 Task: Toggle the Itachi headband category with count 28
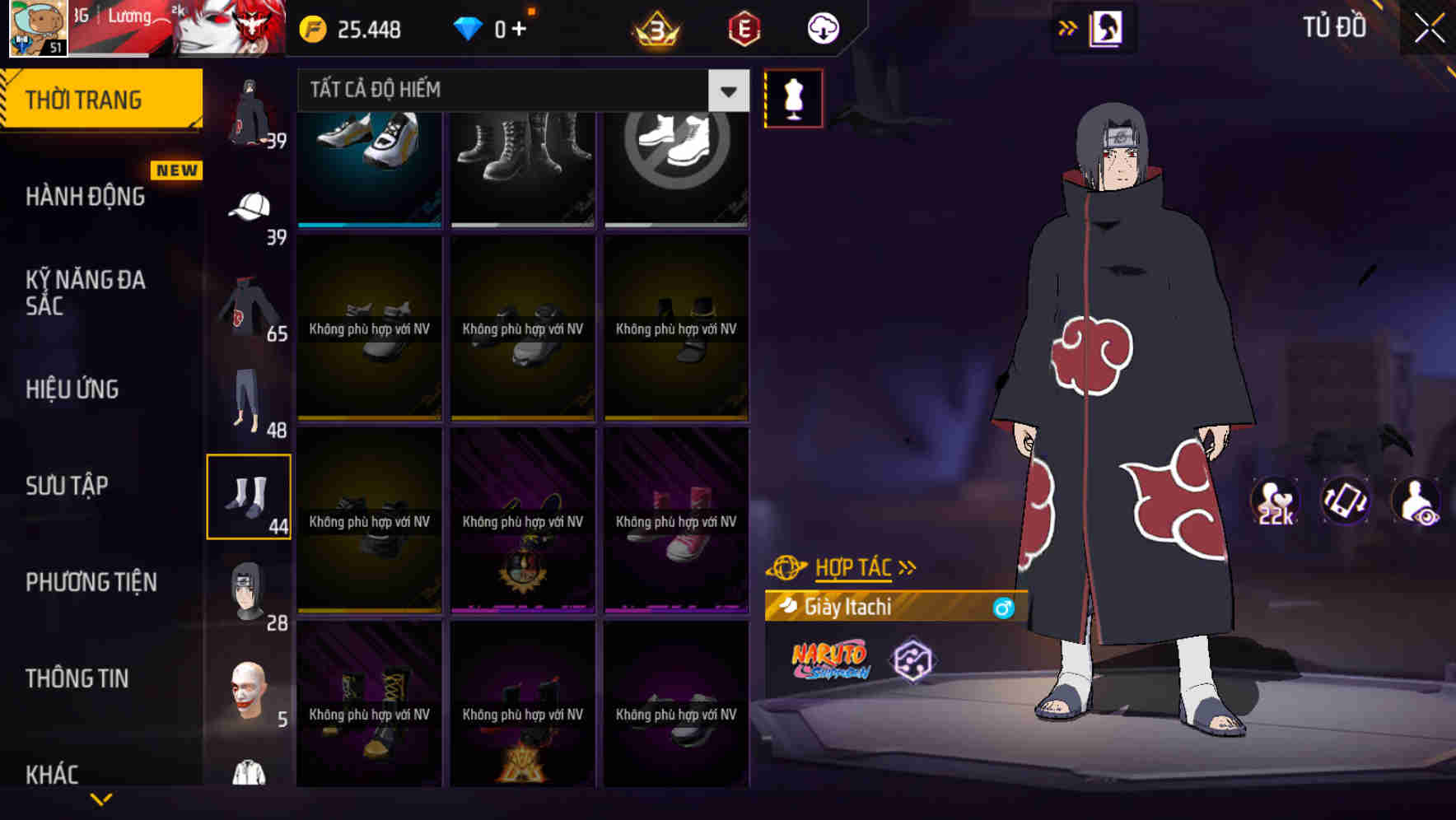[249, 593]
